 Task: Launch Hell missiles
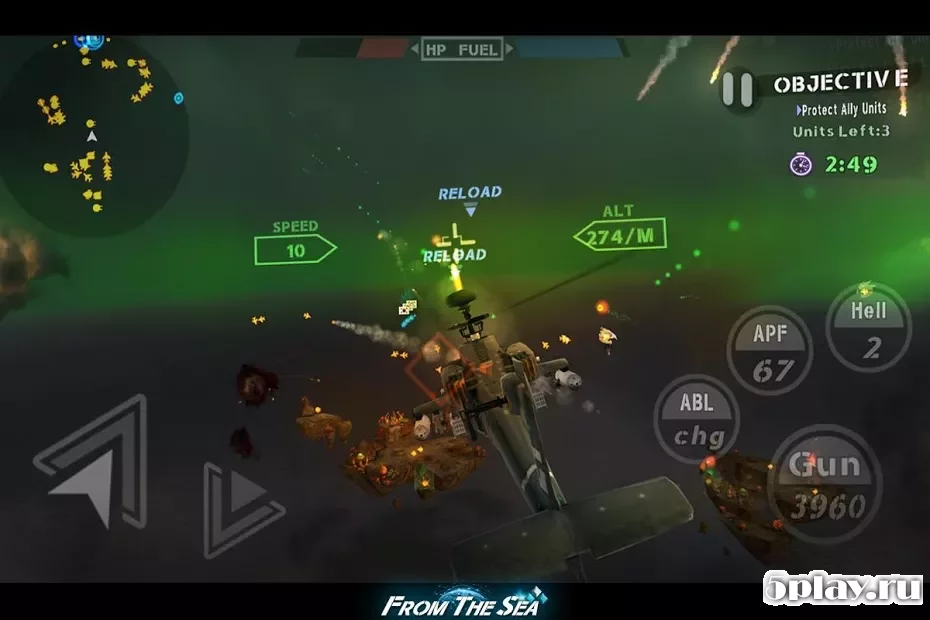(x=868, y=328)
